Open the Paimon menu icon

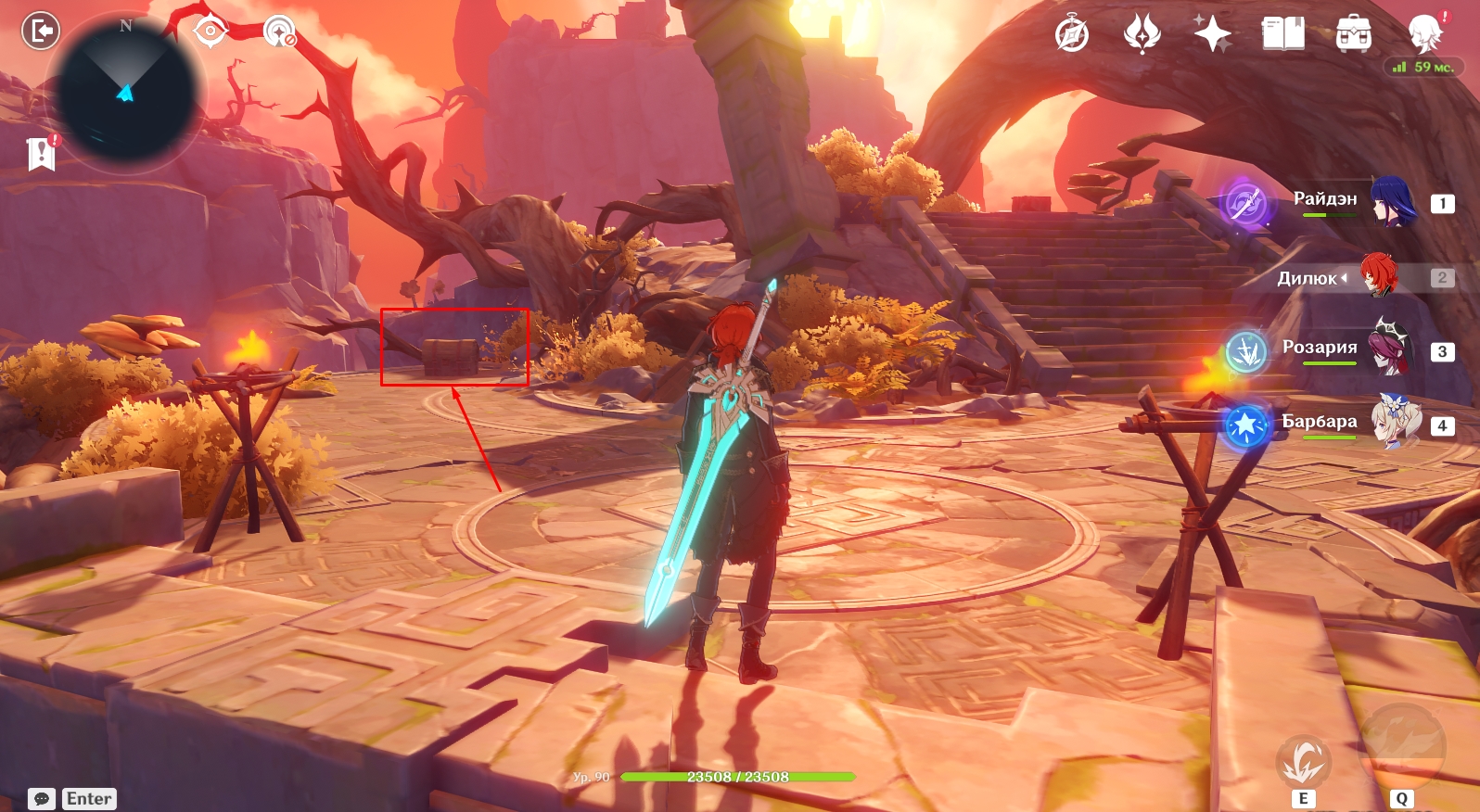[x=1425, y=33]
